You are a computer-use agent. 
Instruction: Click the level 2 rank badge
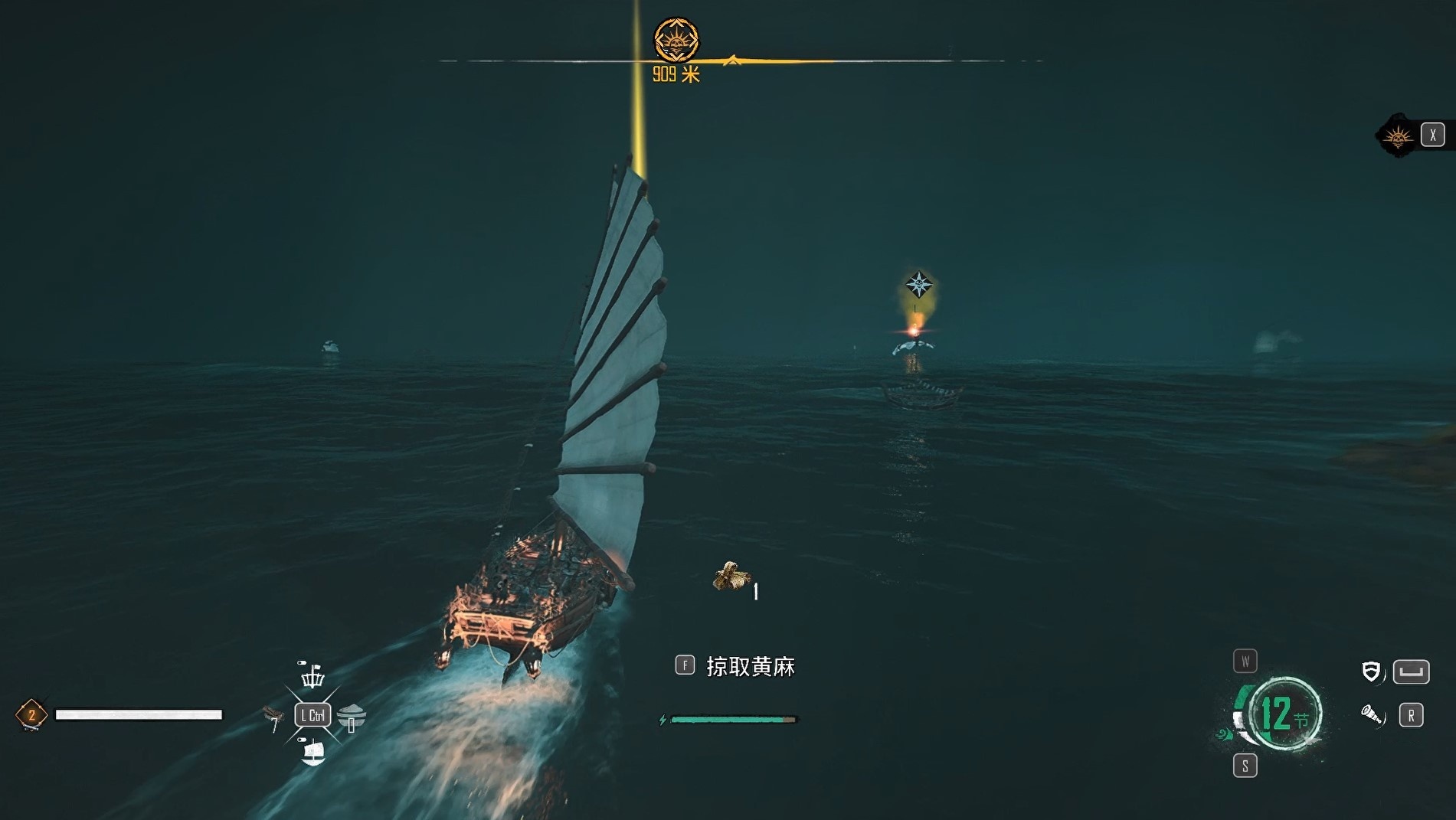point(31,715)
